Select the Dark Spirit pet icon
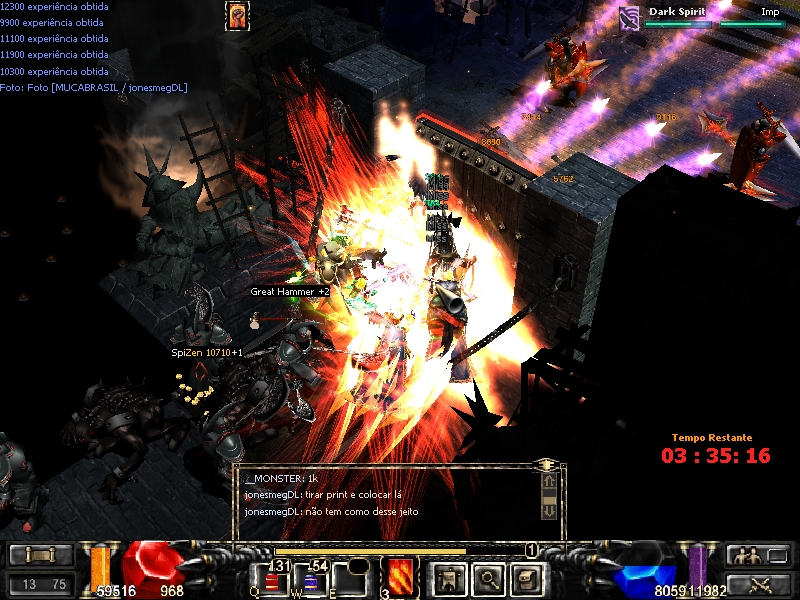 (x=629, y=17)
